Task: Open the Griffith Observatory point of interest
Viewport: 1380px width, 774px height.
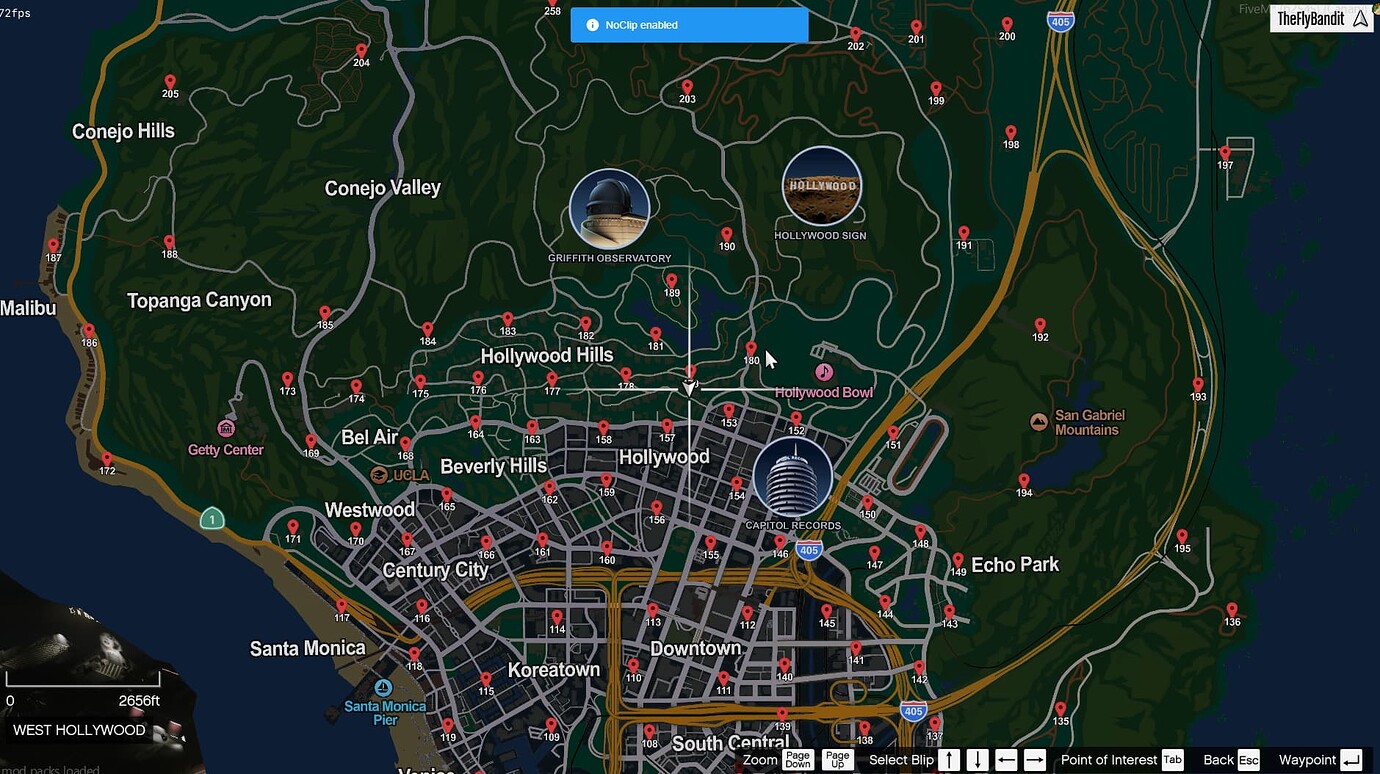Action: click(x=610, y=210)
